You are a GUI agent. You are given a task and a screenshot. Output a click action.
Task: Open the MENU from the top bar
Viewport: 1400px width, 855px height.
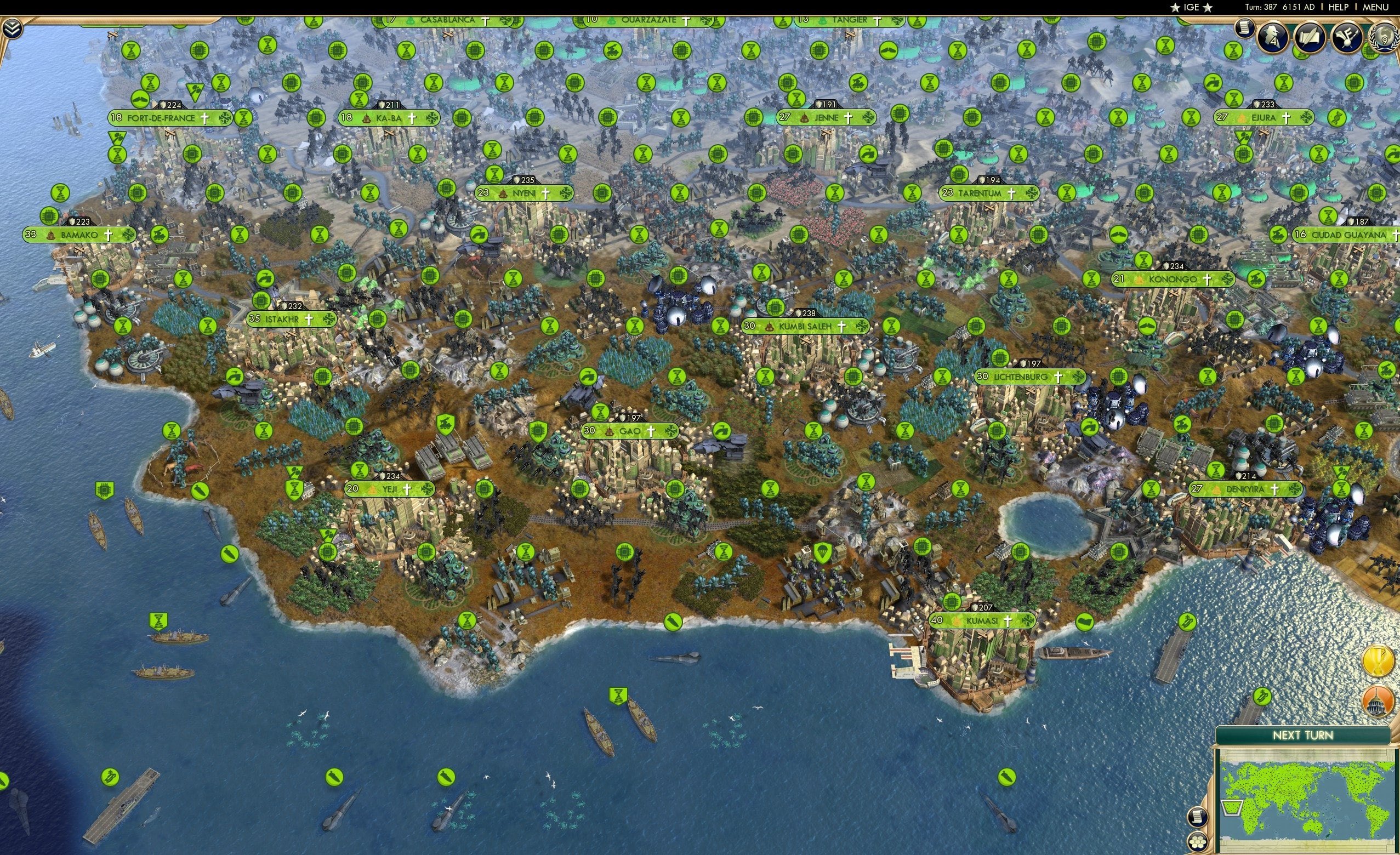click(1375, 7)
